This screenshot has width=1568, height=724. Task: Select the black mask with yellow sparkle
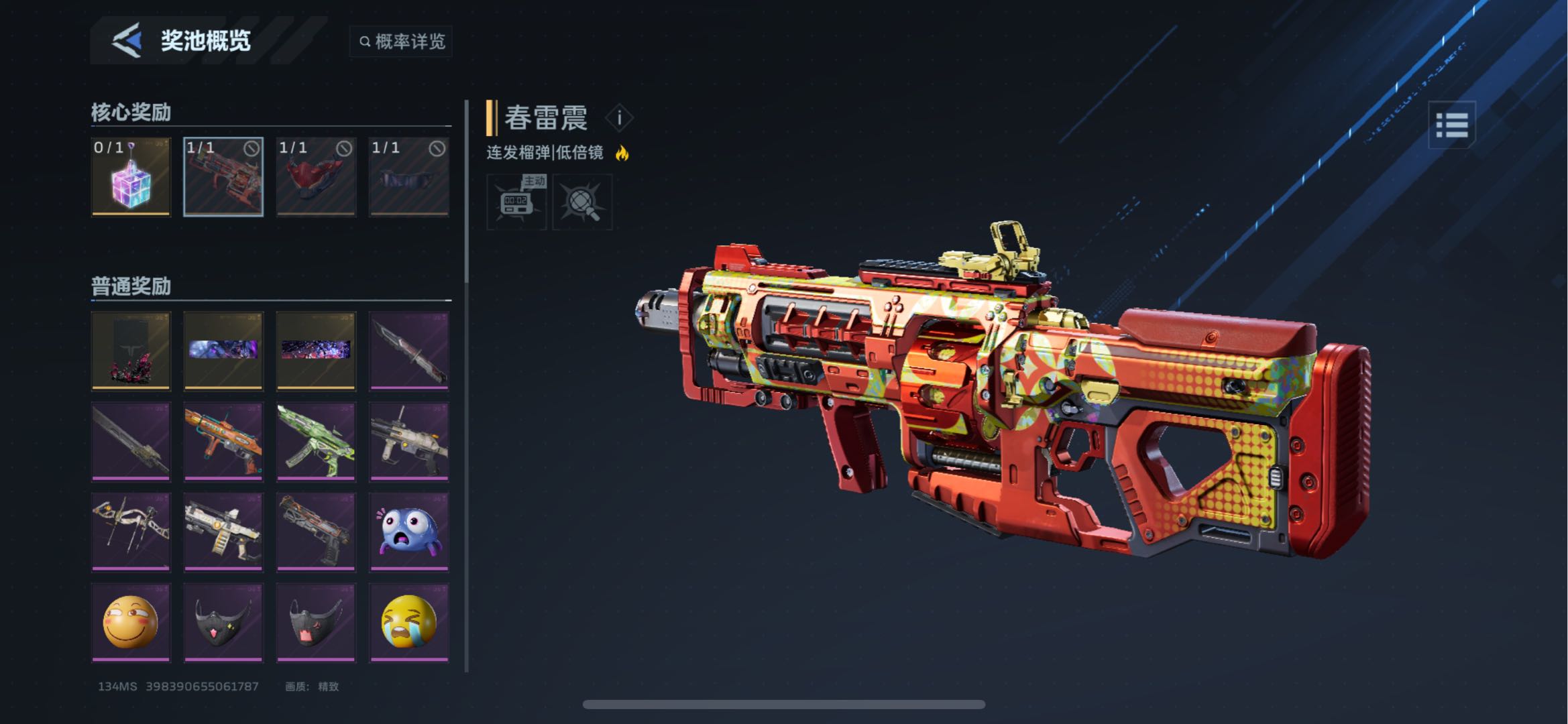tap(223, 622)
